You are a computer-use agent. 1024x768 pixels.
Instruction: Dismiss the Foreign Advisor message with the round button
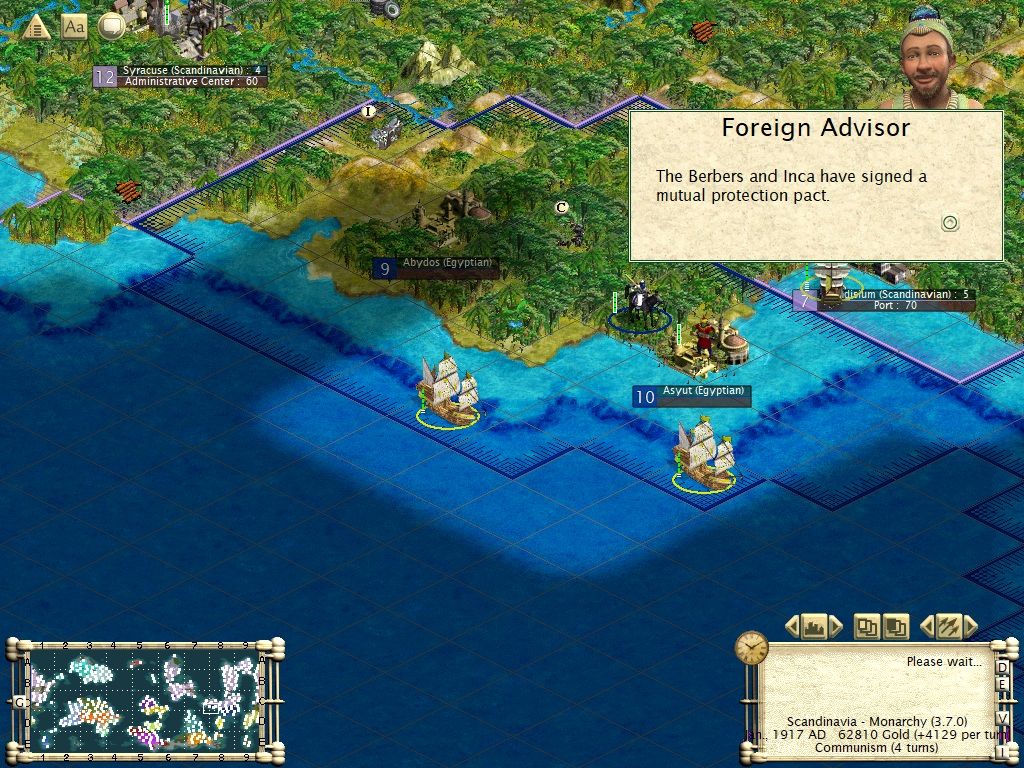(950, 223)
